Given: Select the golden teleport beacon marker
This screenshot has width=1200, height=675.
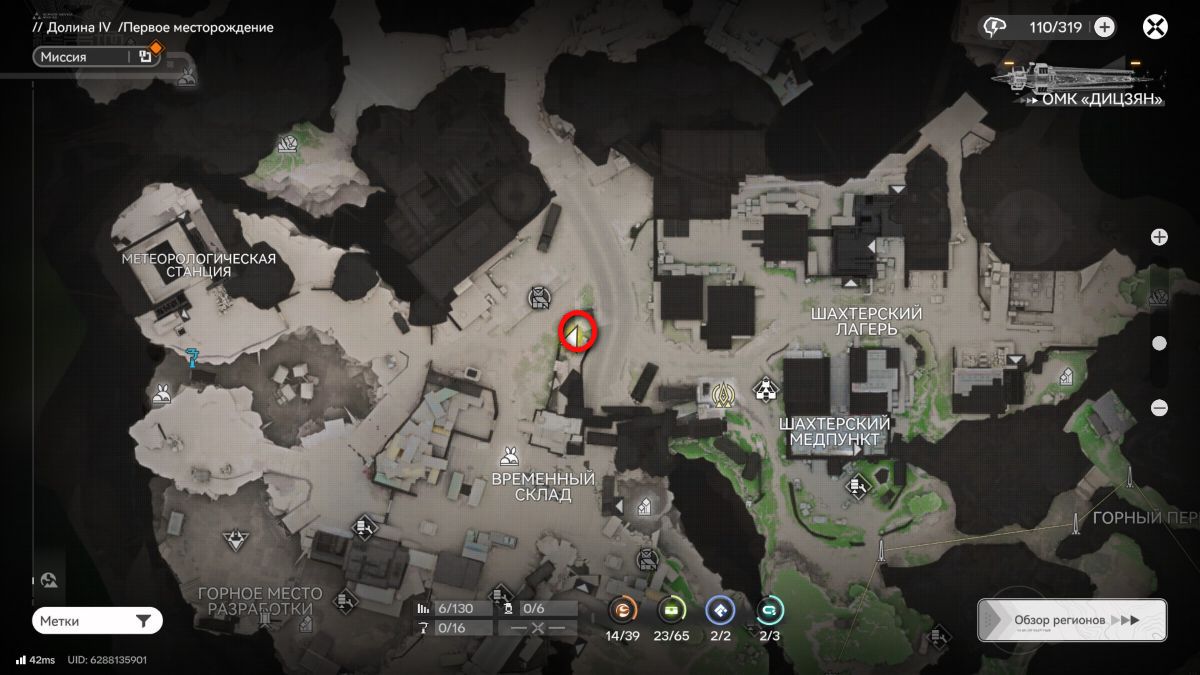Looking at the screenshot, I should coord(723,395).
